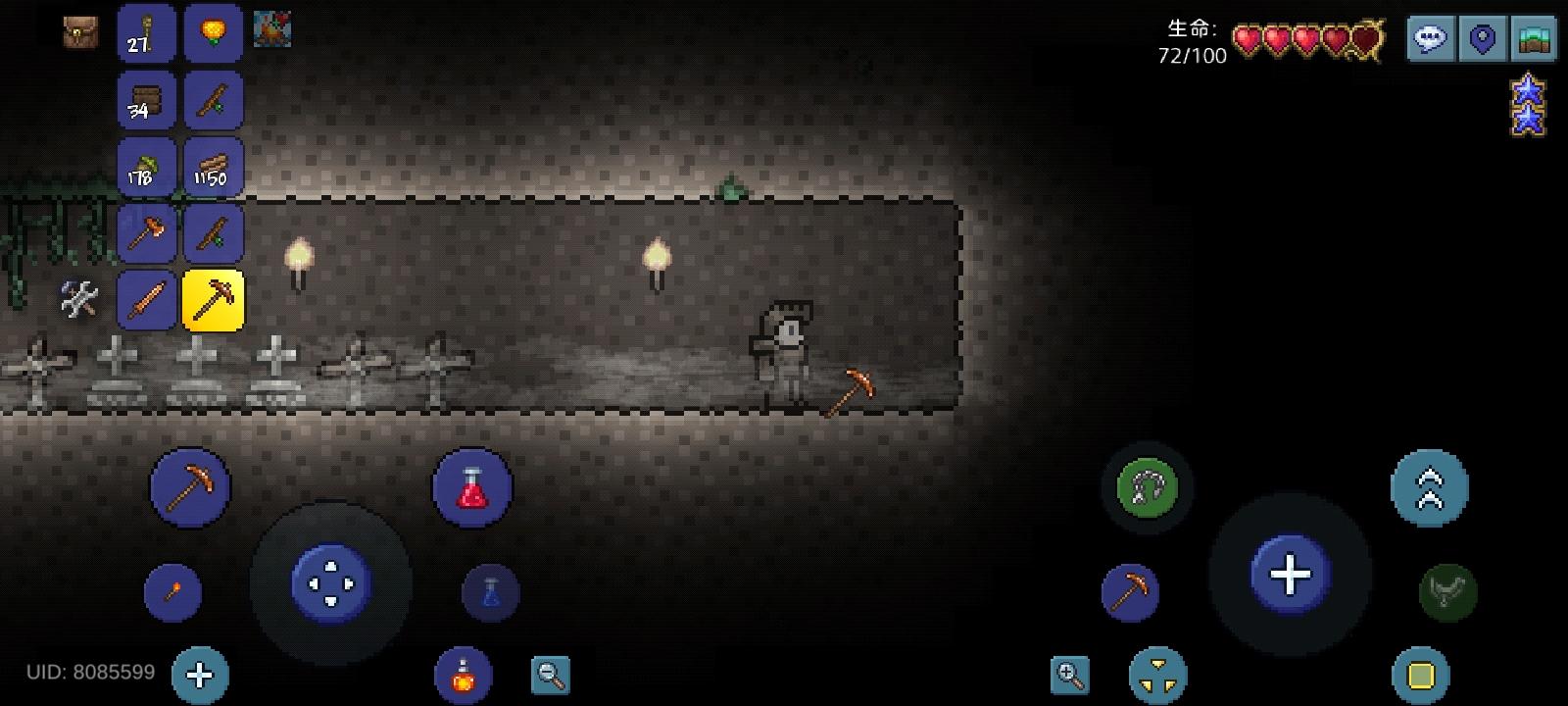The height and width of the screenshot is (706, 1568).
Task: Select the axe in the hotbar
Action: (x=147, y=234)
